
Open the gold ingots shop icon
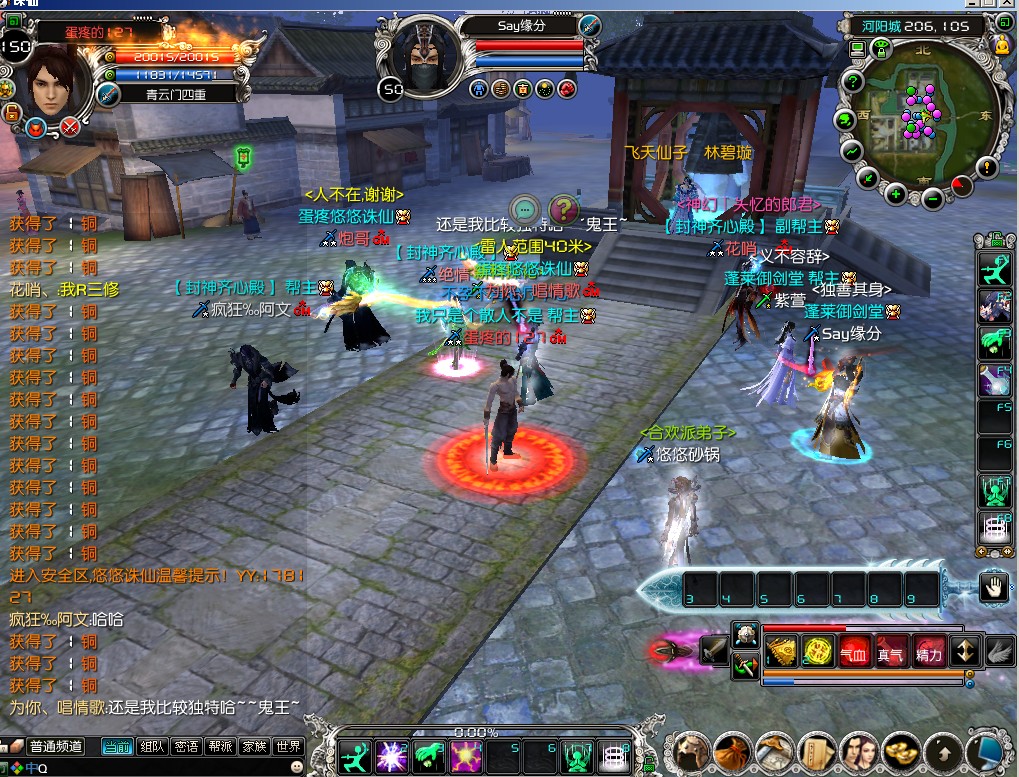pyautogui.click(x=900, y=750)
